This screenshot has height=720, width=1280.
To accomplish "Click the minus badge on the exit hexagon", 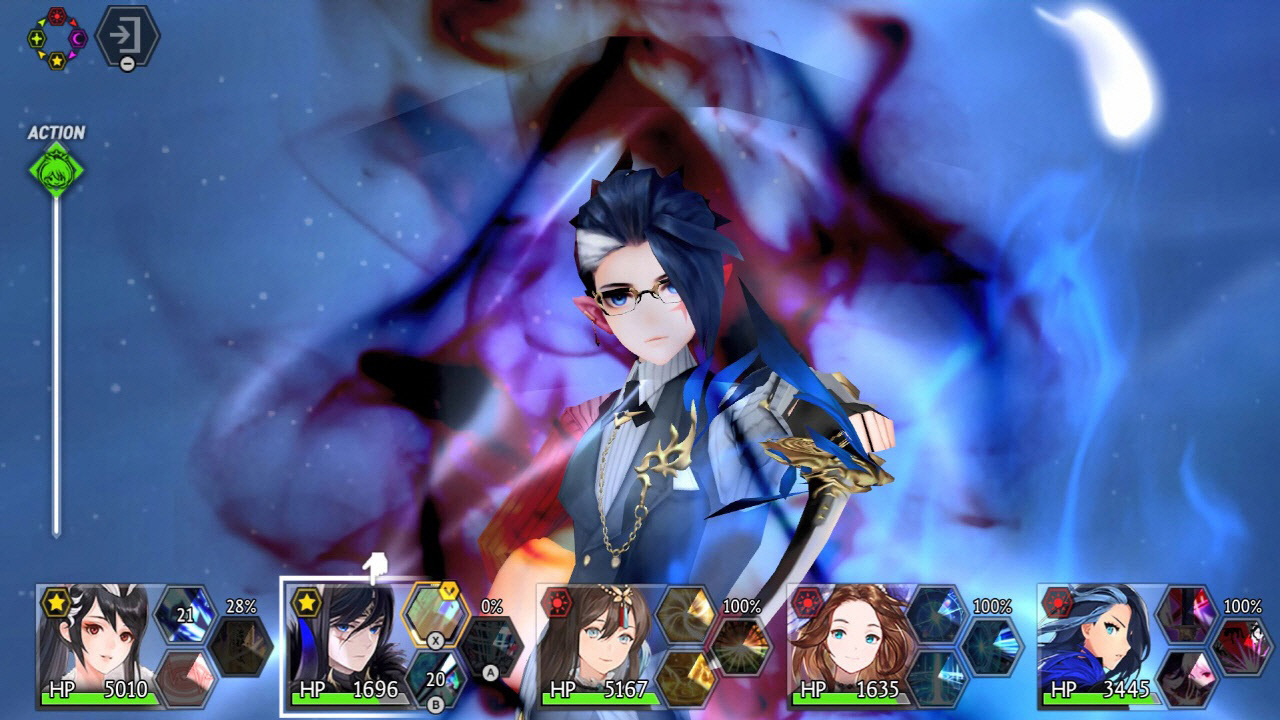I will 127,63.
